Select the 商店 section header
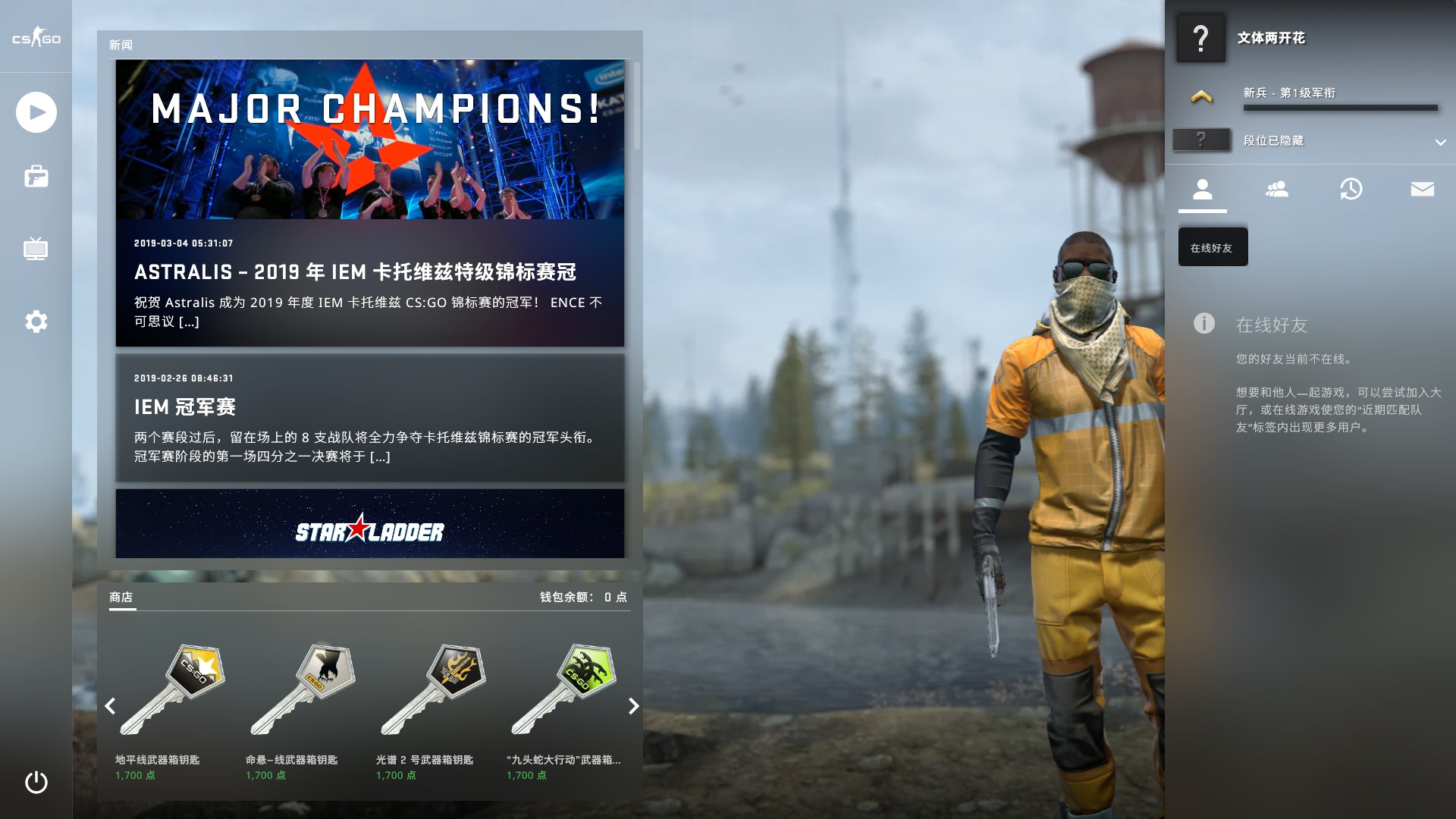 point(121,597)
